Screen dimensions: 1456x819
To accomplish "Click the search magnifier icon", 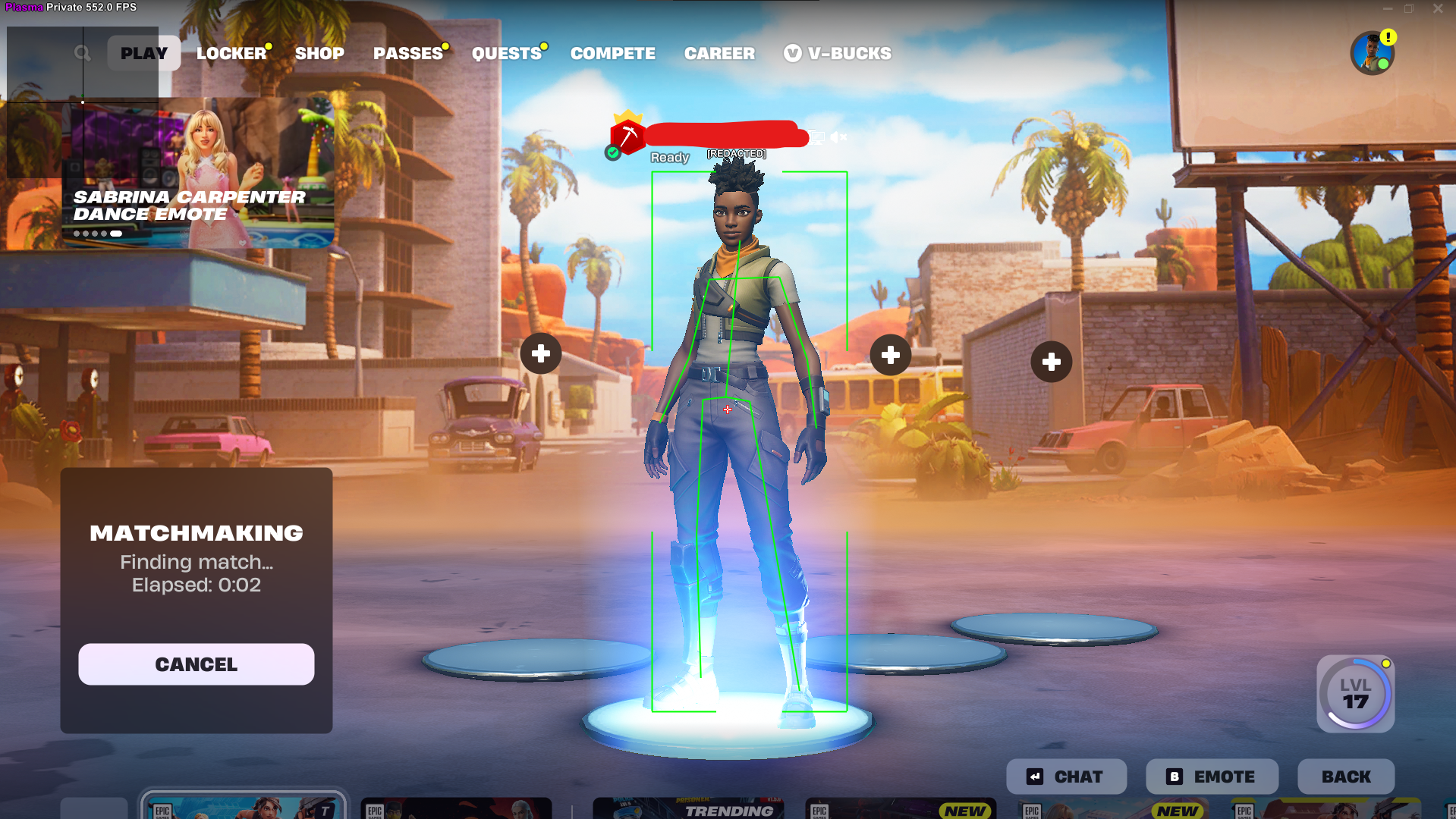I will tap(83, 53).
